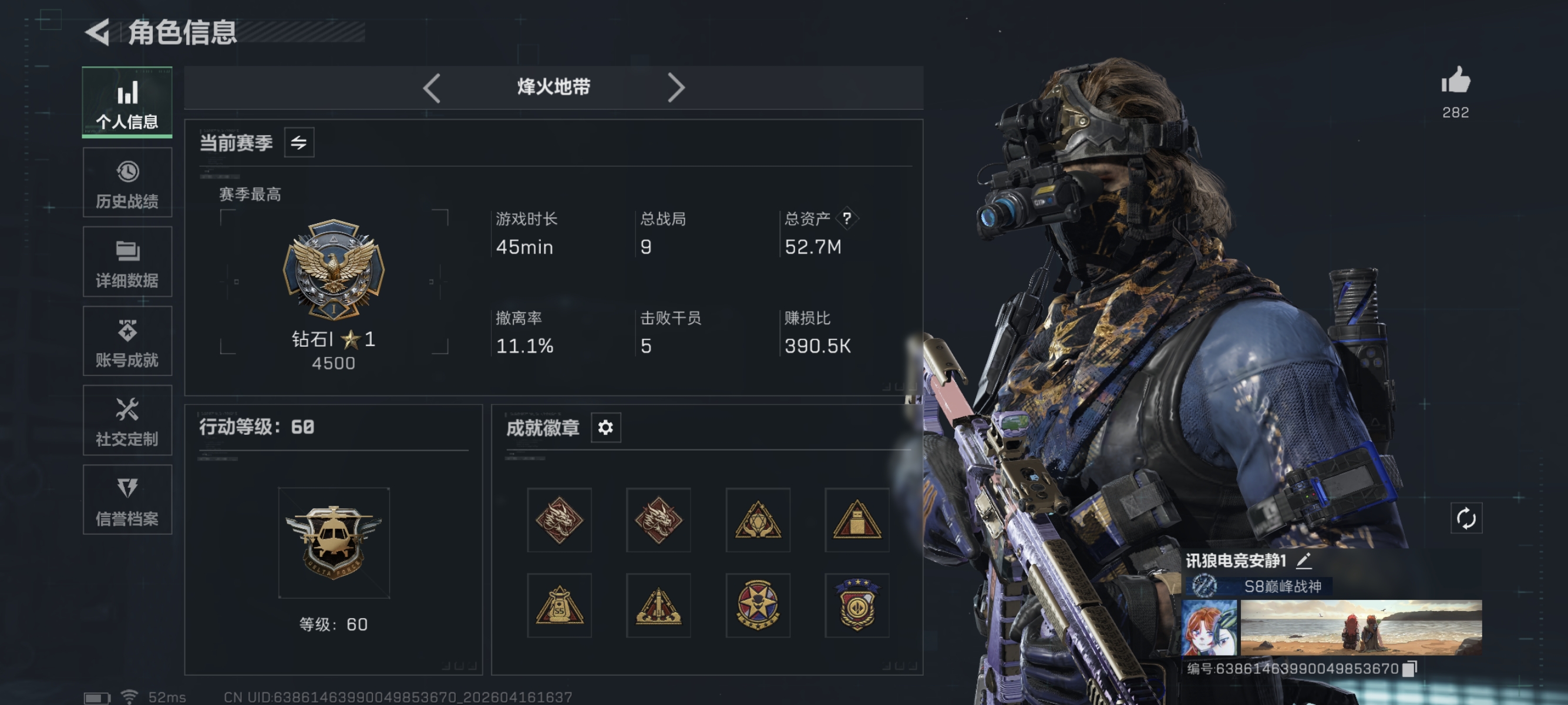Open the achievement badge settings gear
Screen dimensions: 1568x705
(x=605, y=428)
